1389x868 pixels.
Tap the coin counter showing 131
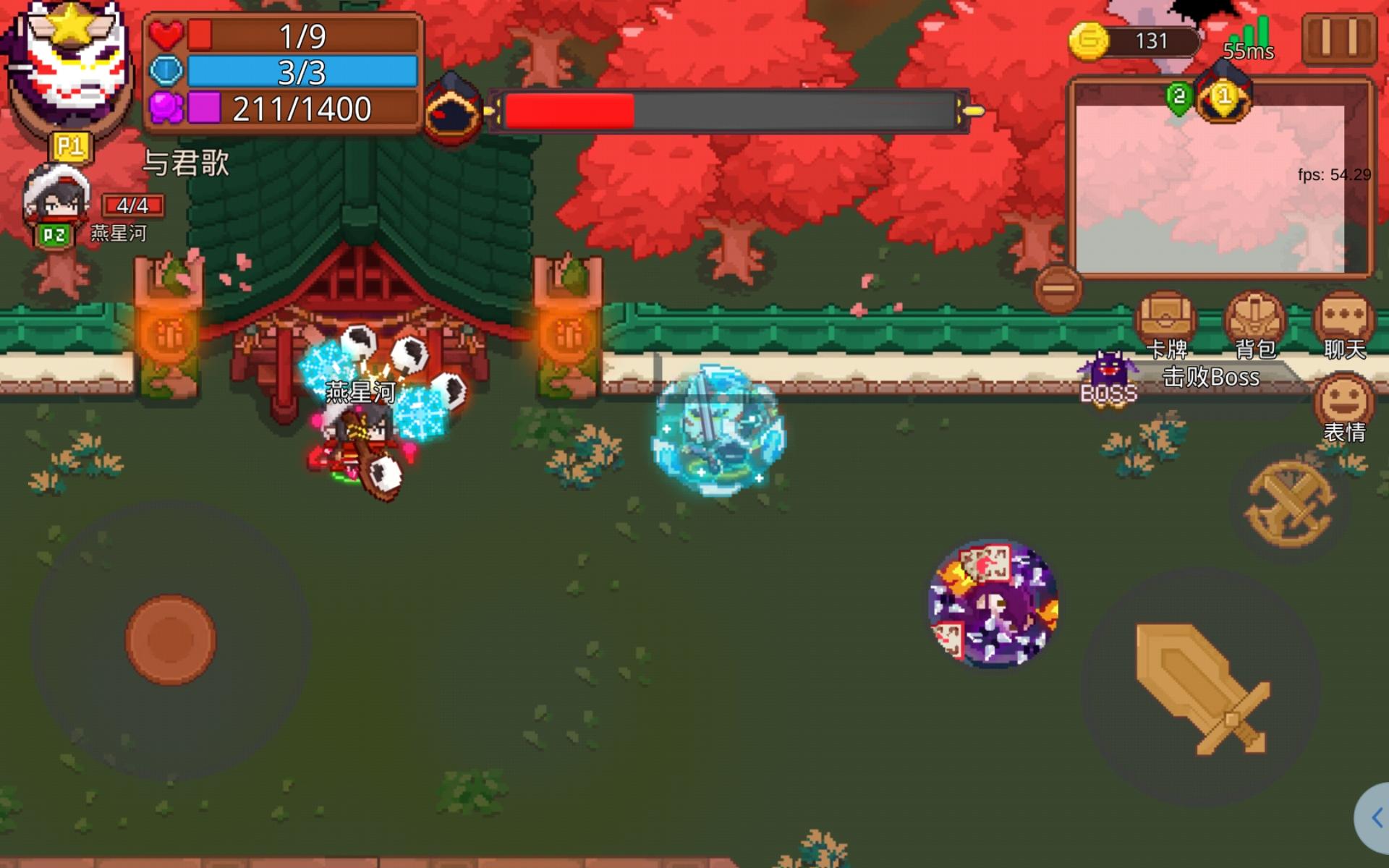coord(1136,41)
